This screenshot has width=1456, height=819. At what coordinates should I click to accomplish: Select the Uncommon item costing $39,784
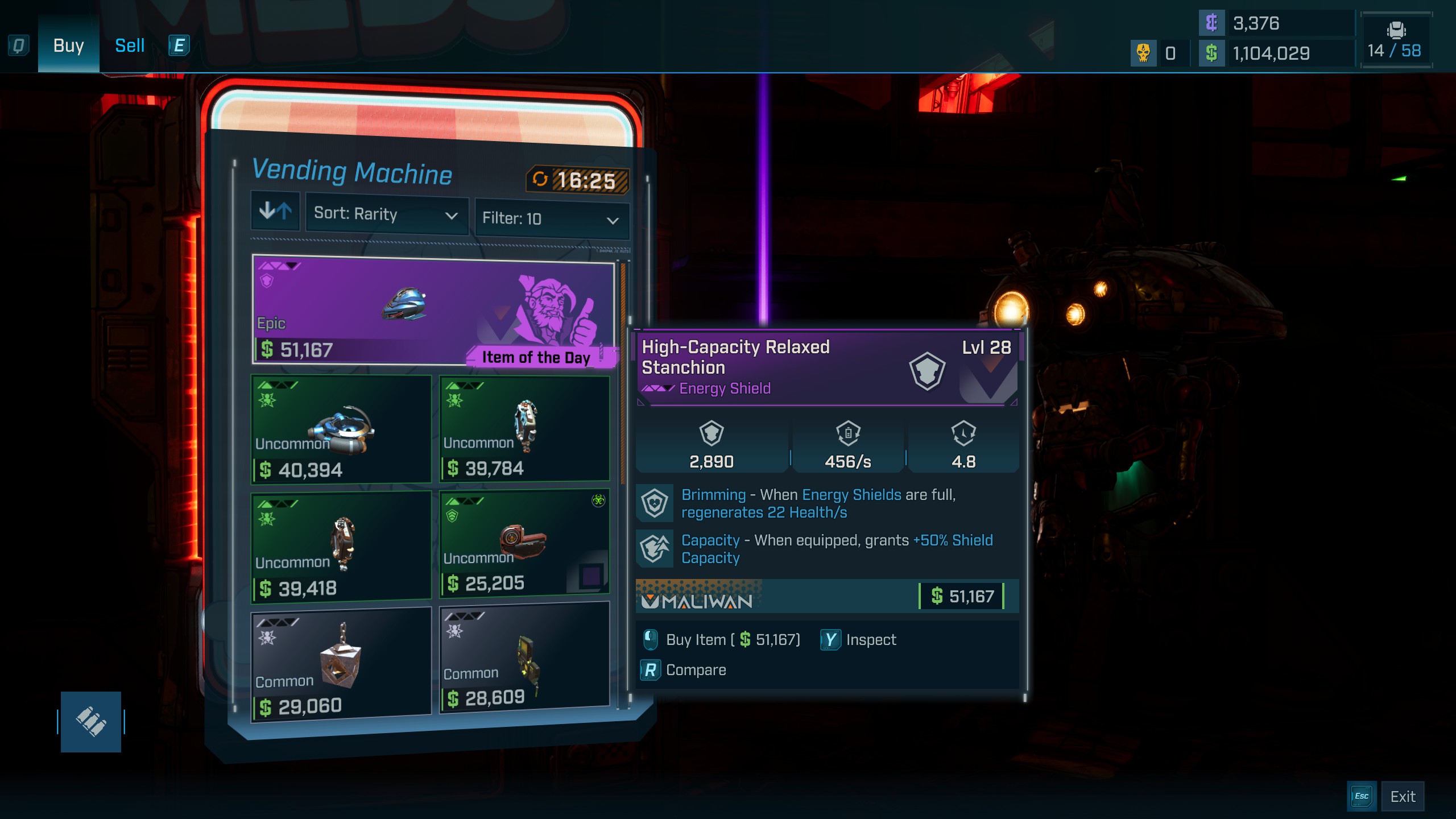point(524,428)
